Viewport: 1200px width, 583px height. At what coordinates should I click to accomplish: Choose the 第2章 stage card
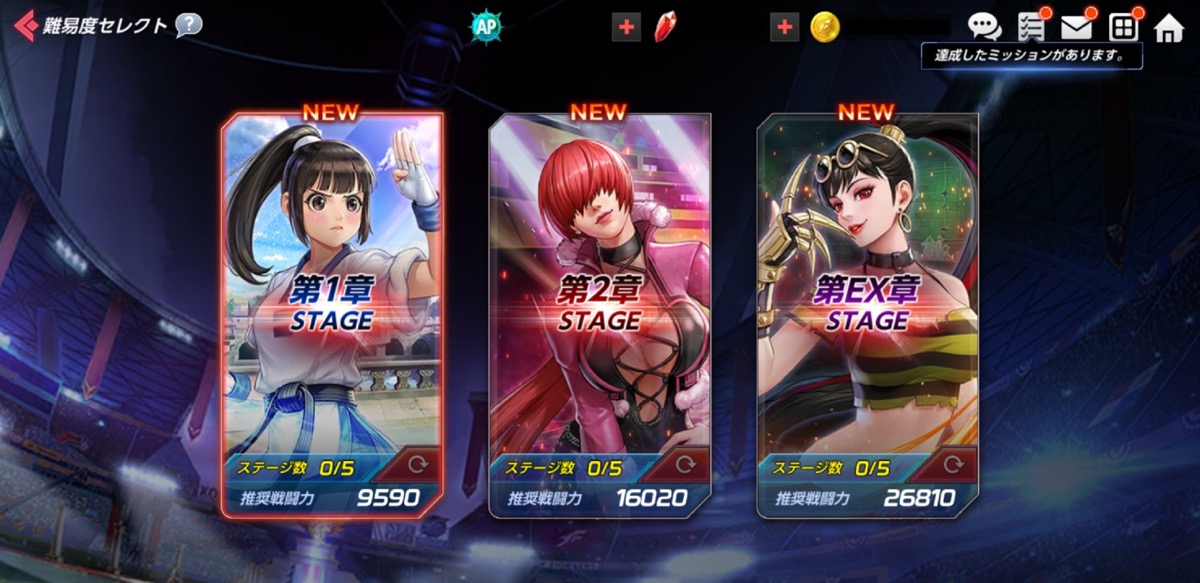click(x=599, y=300)
